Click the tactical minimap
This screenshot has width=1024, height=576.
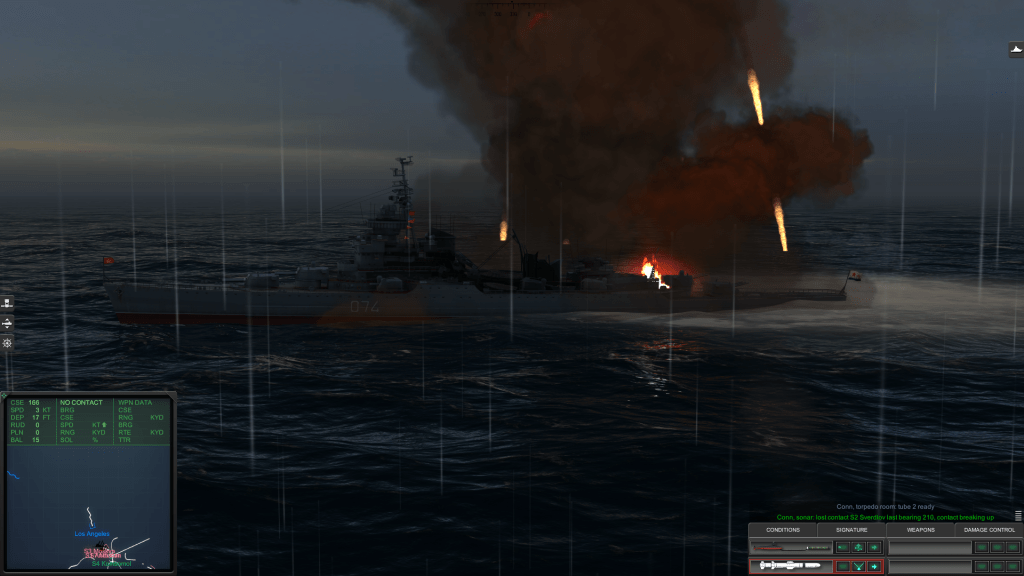(88, 506)
